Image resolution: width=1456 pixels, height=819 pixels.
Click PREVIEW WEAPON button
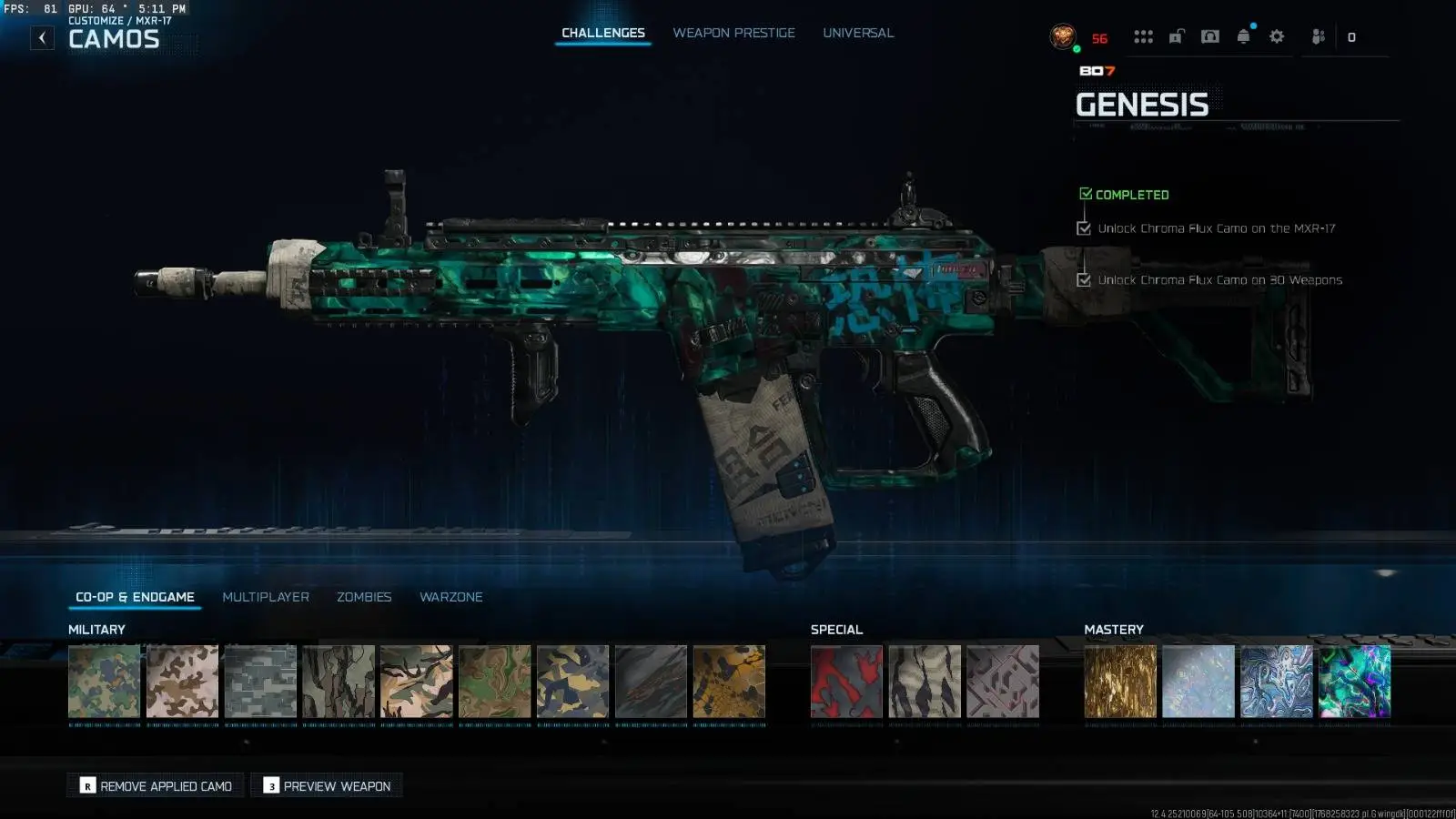pos(326,784)
